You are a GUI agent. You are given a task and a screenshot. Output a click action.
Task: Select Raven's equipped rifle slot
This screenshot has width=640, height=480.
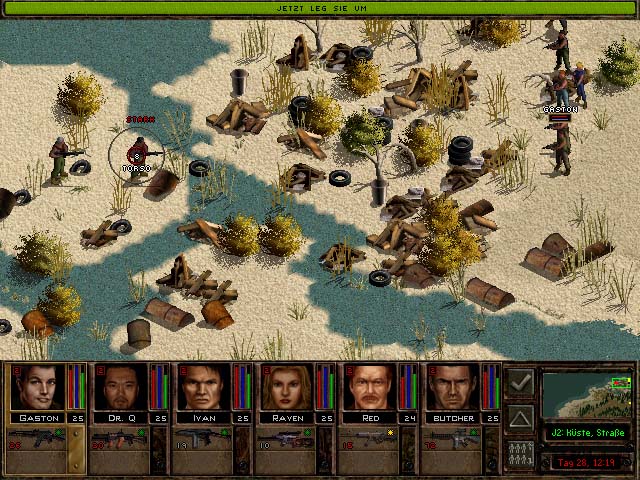coord(282,439)
